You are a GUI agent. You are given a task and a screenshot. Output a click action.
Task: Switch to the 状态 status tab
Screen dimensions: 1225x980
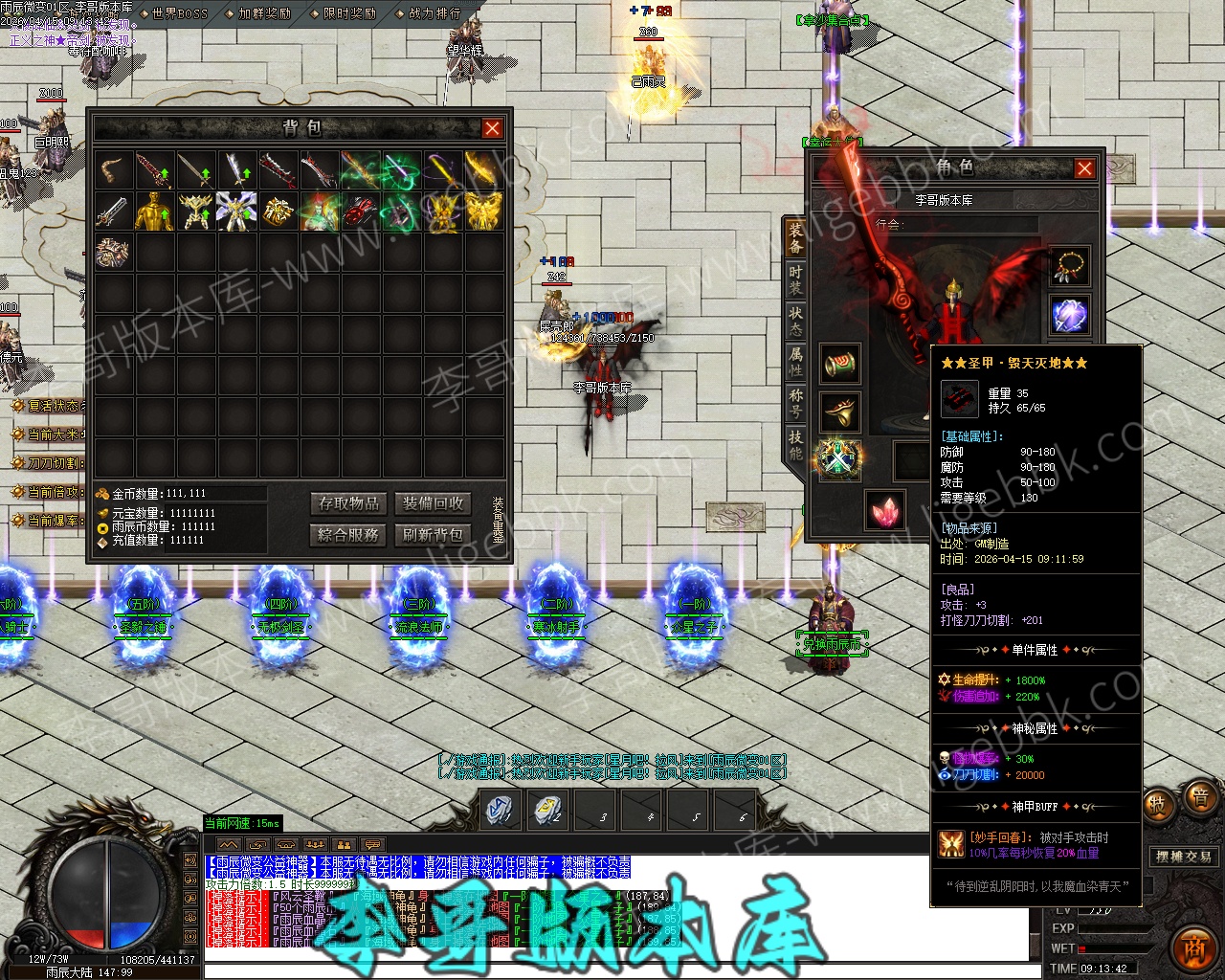tap(795, 321)
